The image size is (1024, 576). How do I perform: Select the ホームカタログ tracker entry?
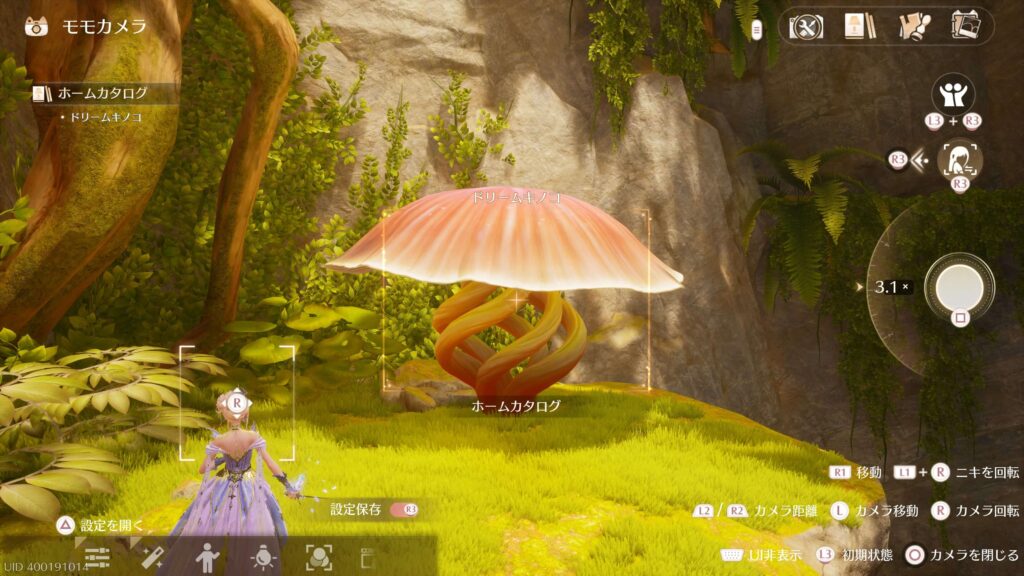point(101,94)
